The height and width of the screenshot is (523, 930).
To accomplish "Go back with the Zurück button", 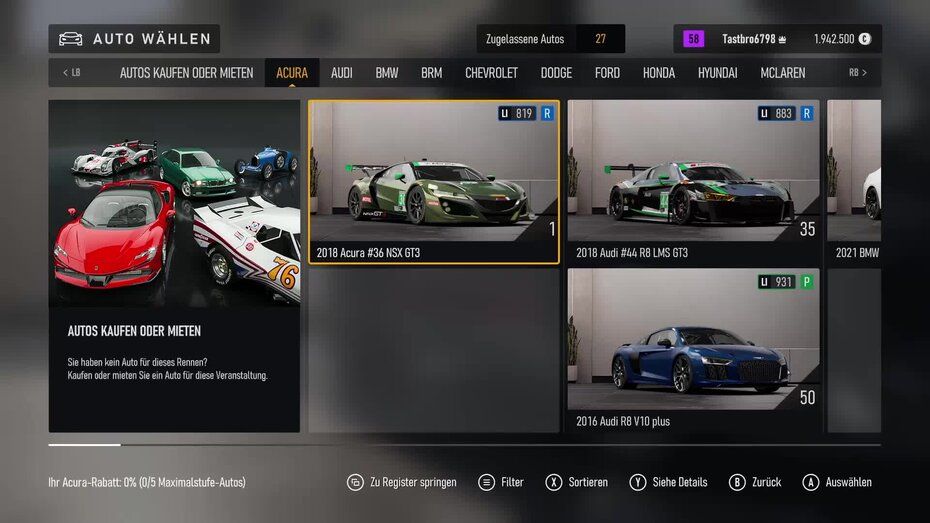I will pyautogui.click(x=755, y=482).
